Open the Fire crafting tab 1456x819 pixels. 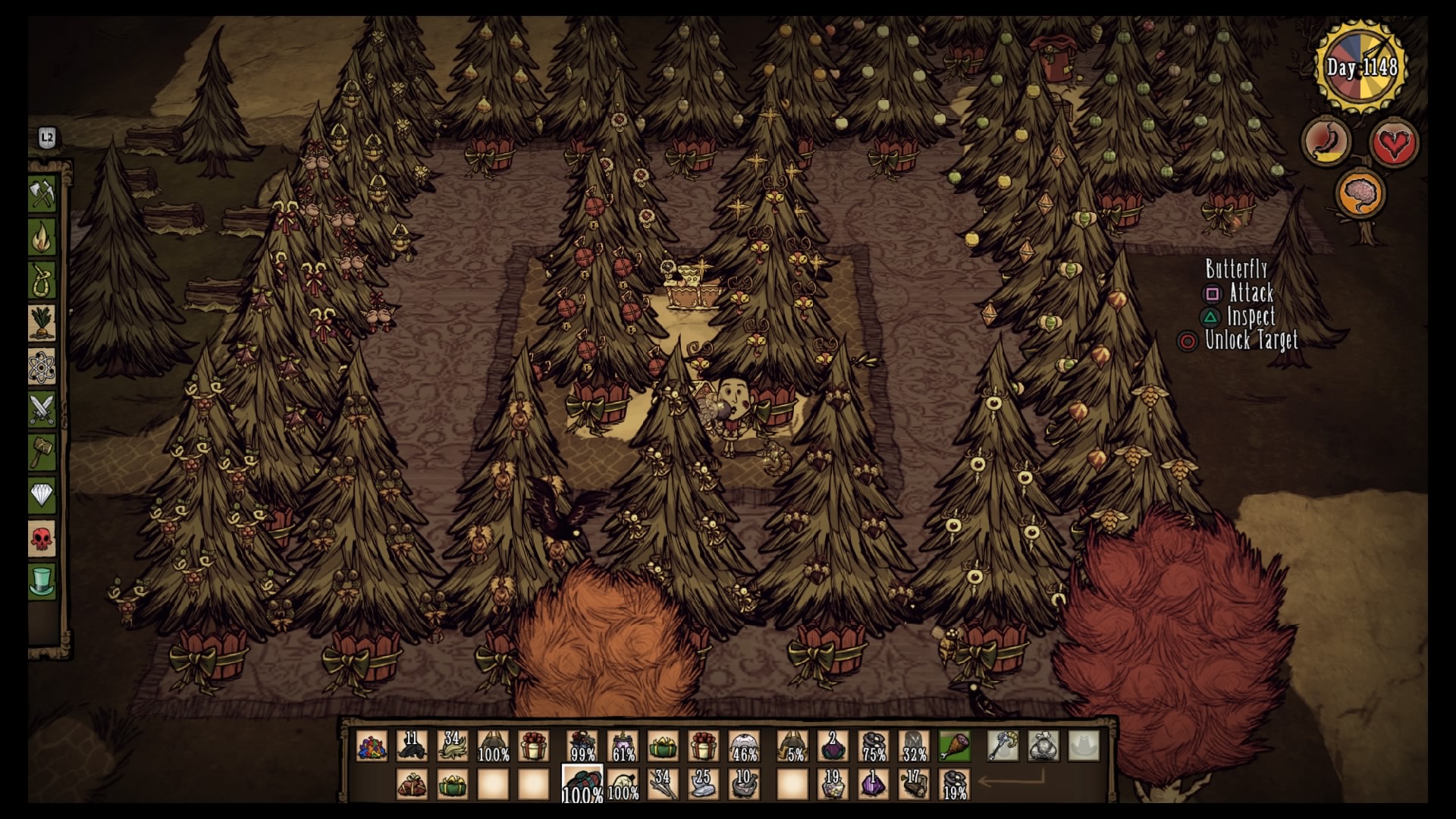pos(42,237)
